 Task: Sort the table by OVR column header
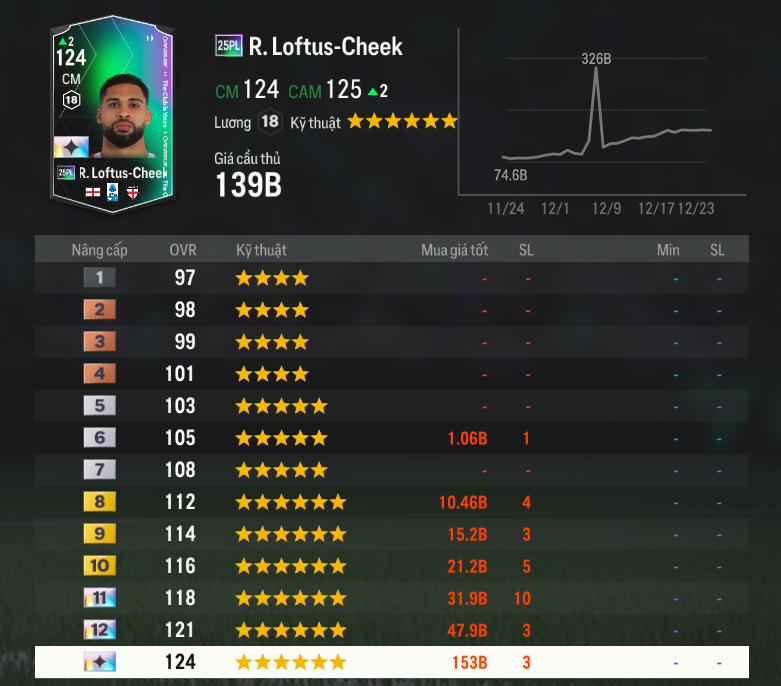click(x=183, y=250)
